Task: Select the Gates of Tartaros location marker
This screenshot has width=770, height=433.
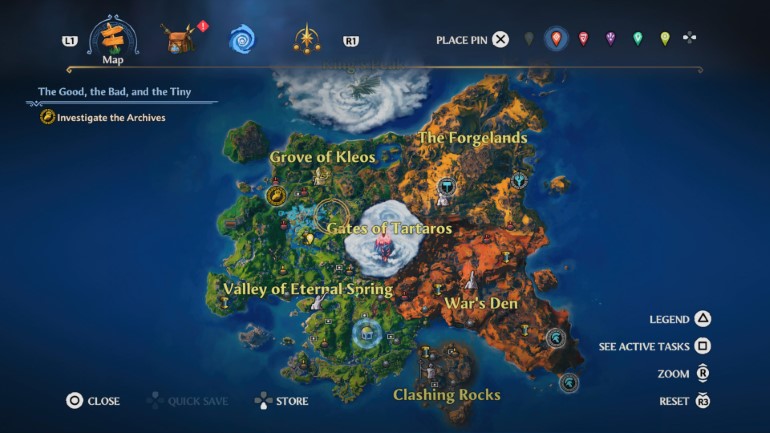Action: (x=381, y=245)
